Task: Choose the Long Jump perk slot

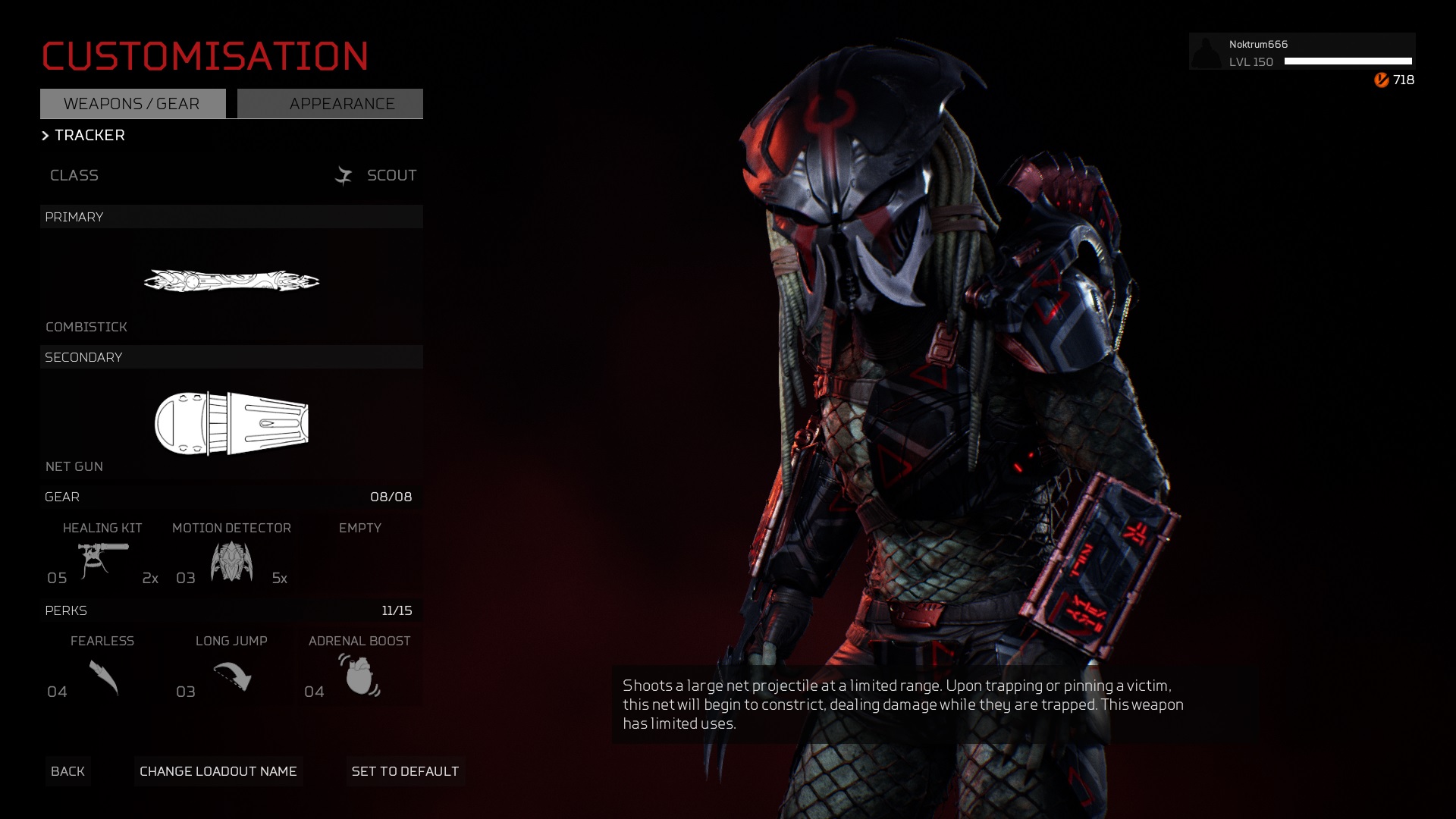Action: coord(231,671)
